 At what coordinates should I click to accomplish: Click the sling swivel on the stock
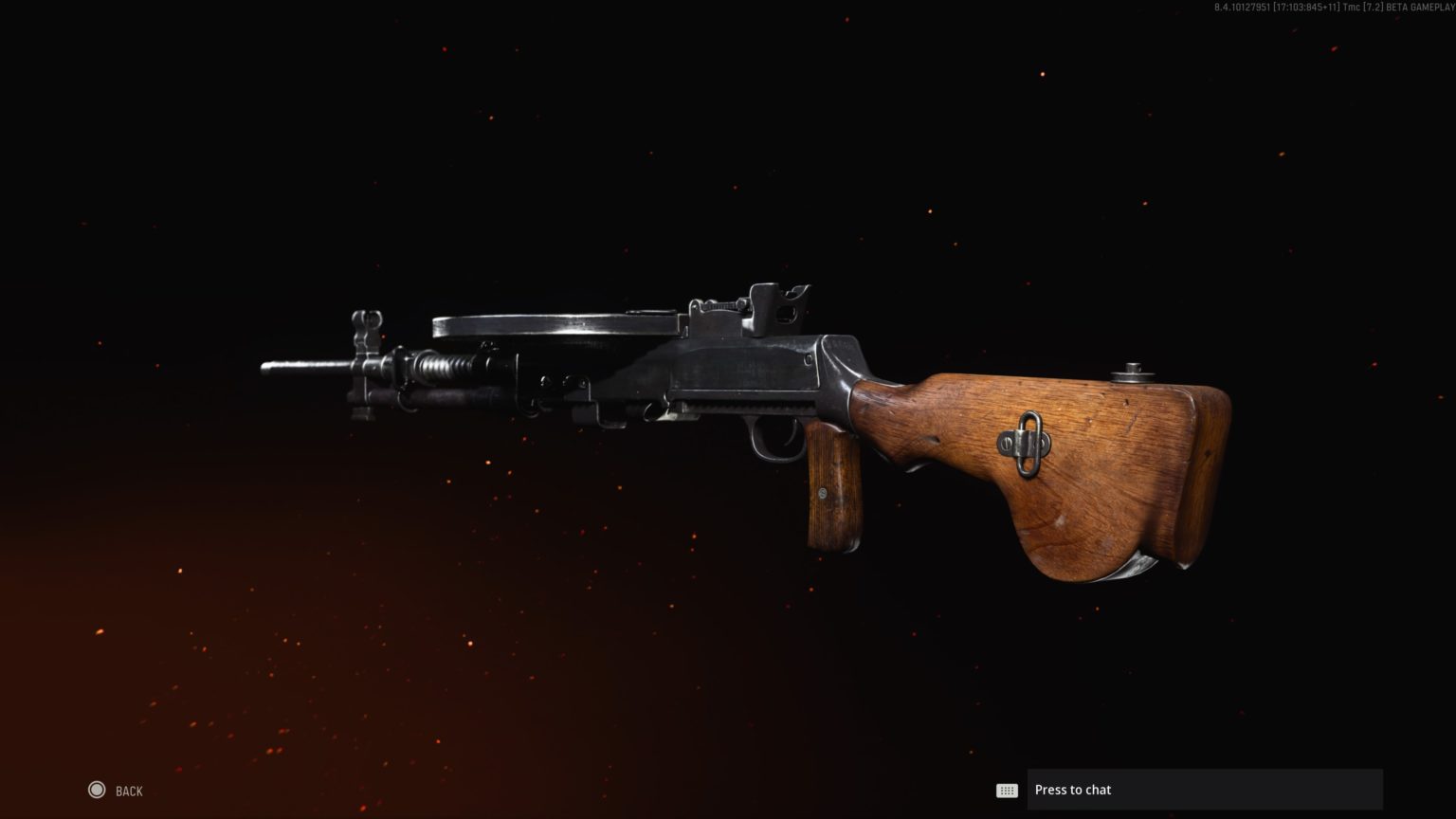click(x=1026, y=441)
